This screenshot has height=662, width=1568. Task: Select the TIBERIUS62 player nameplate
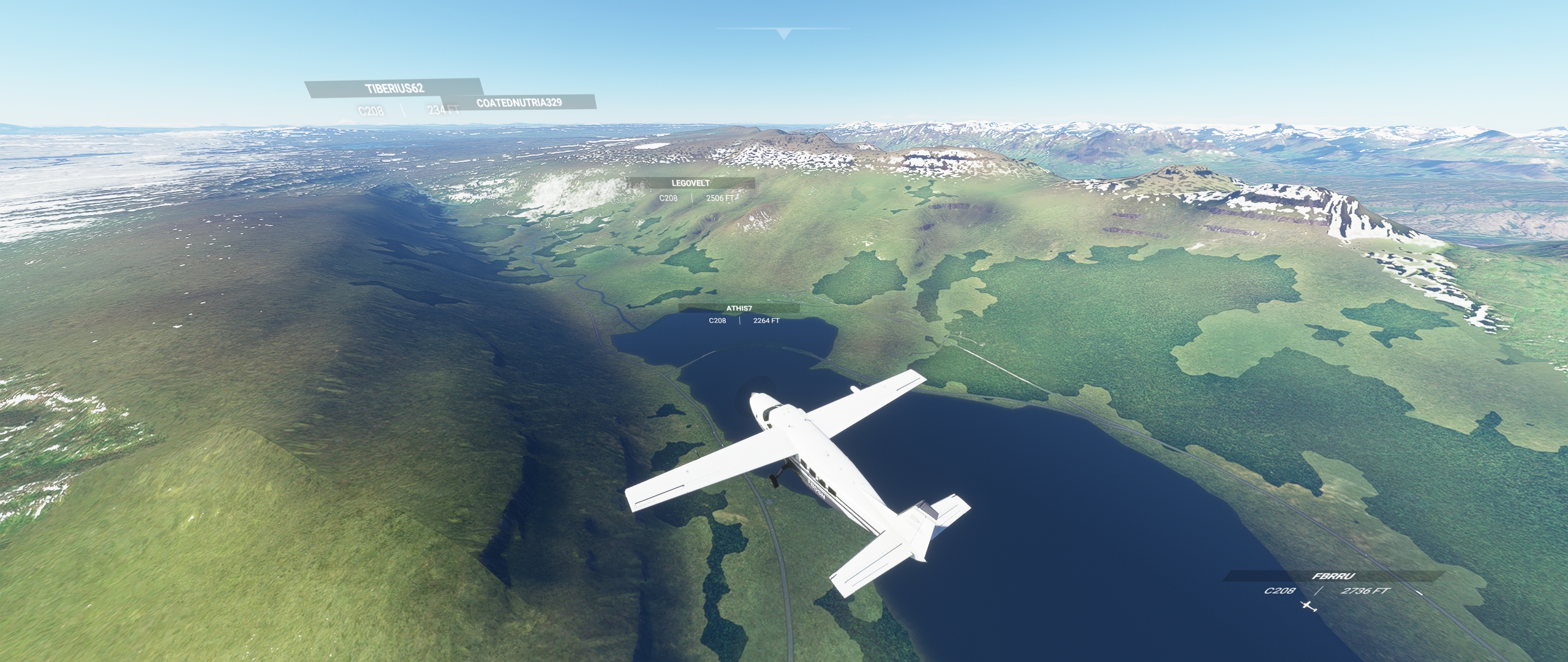pyautogui.click(x=394, y=88)
